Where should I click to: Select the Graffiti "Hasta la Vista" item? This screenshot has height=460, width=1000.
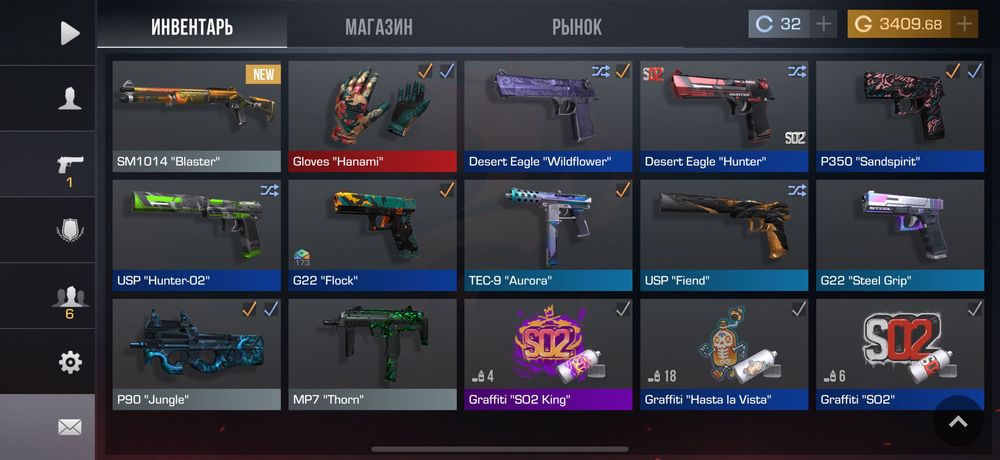point(724,354)
